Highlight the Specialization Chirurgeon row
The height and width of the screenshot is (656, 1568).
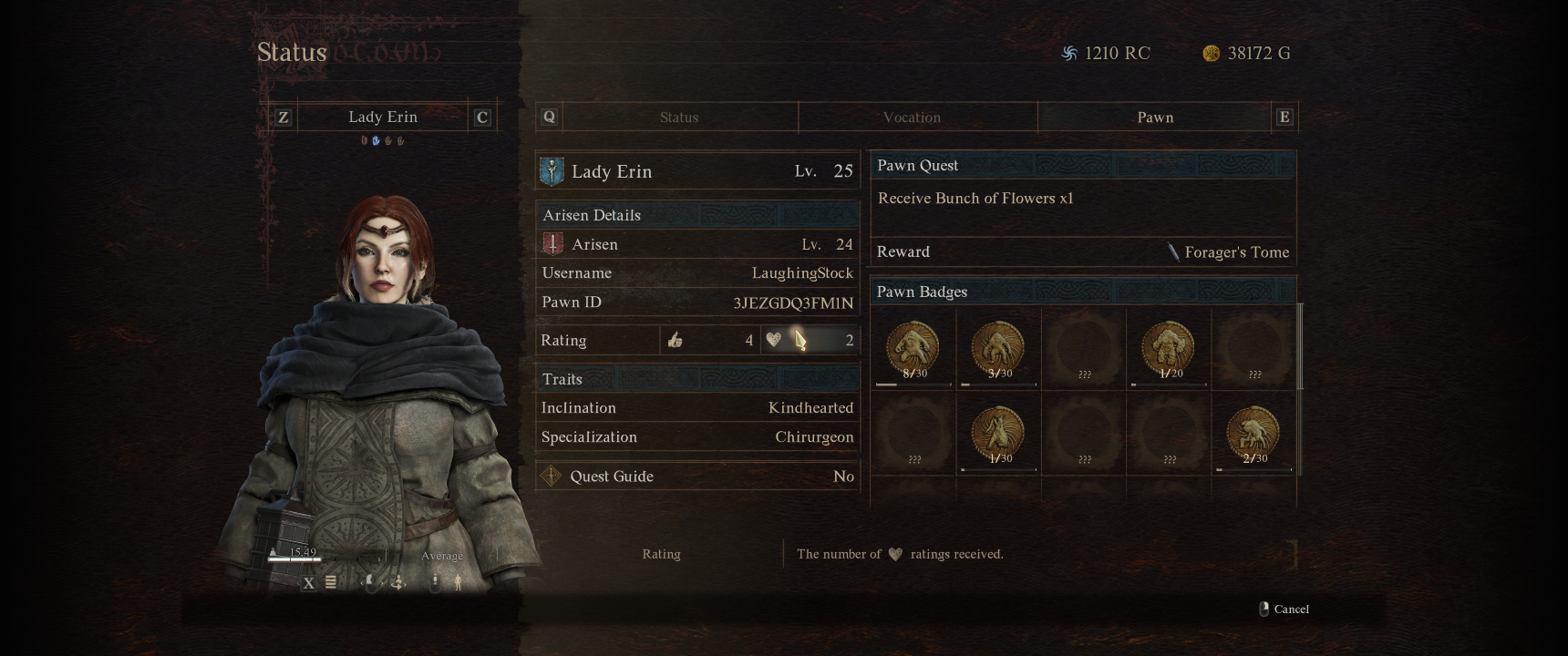697,437
